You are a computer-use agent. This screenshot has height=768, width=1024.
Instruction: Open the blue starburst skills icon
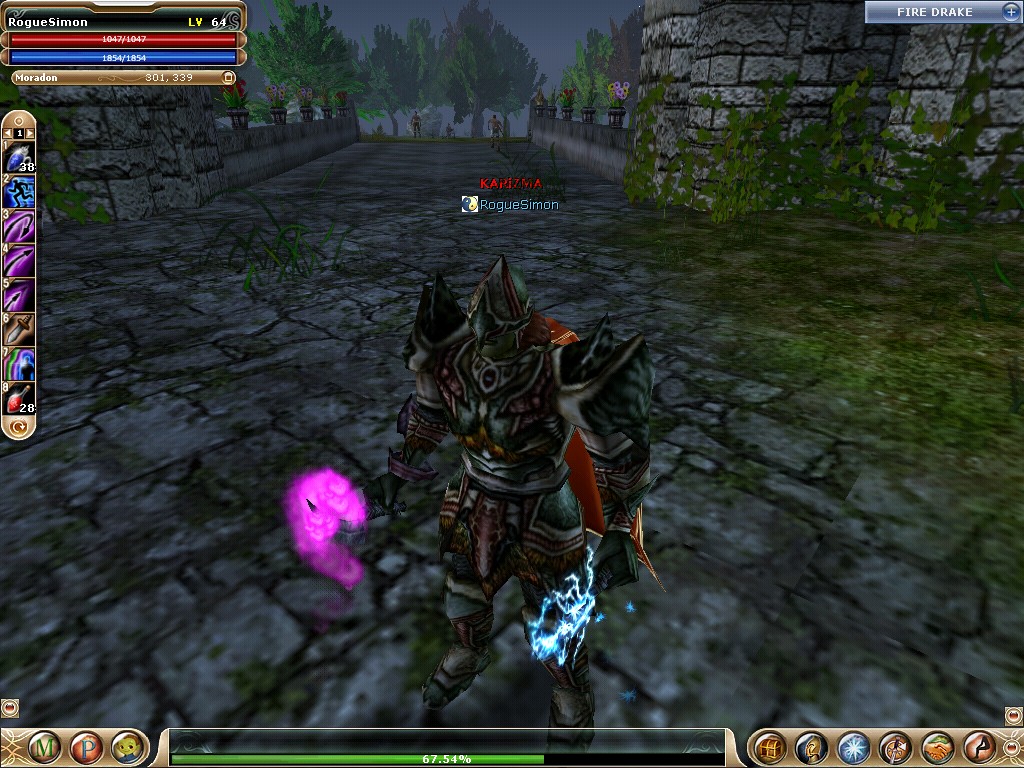(x=853, y=747)
